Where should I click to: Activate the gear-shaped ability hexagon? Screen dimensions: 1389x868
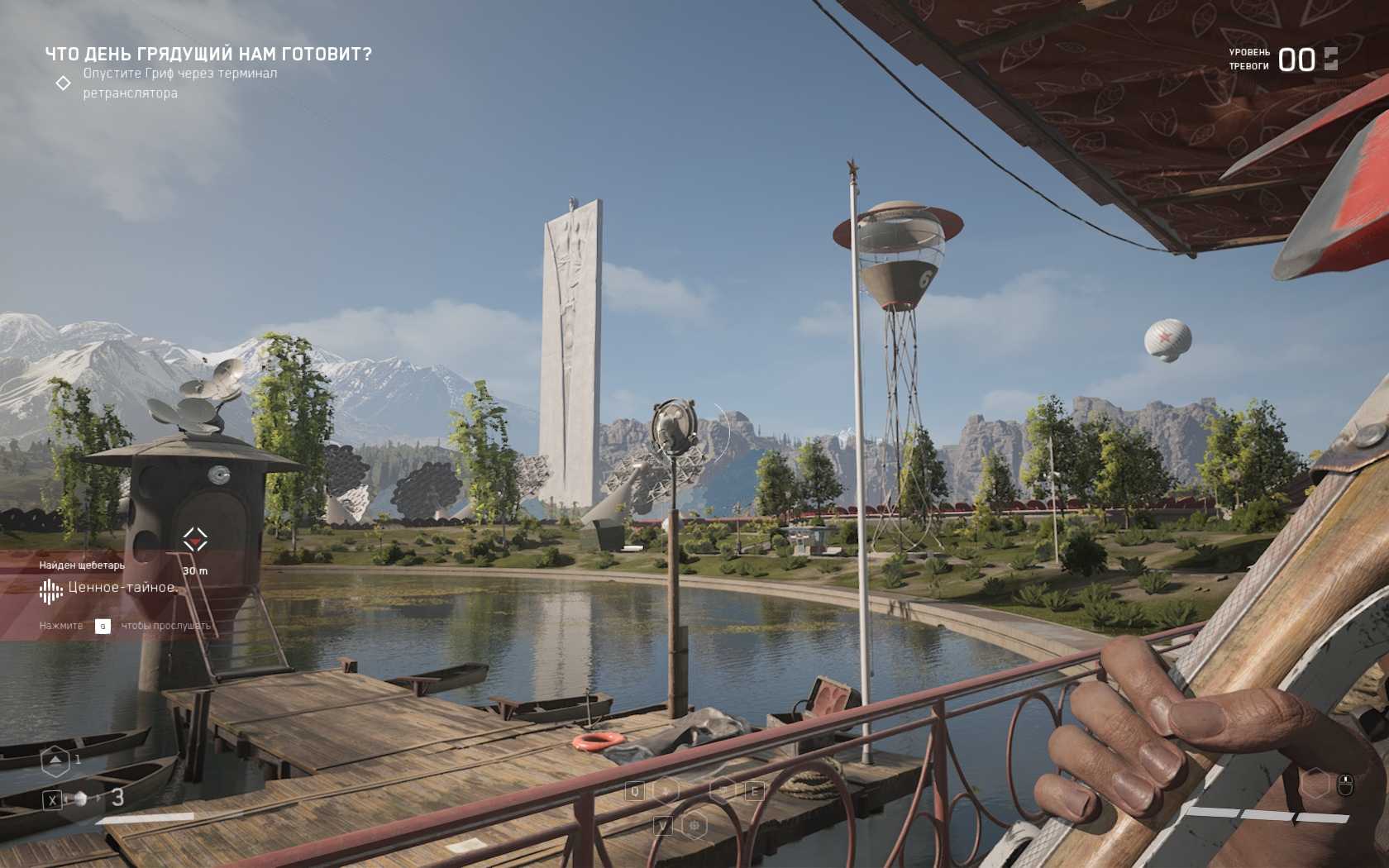pos(694,825)
